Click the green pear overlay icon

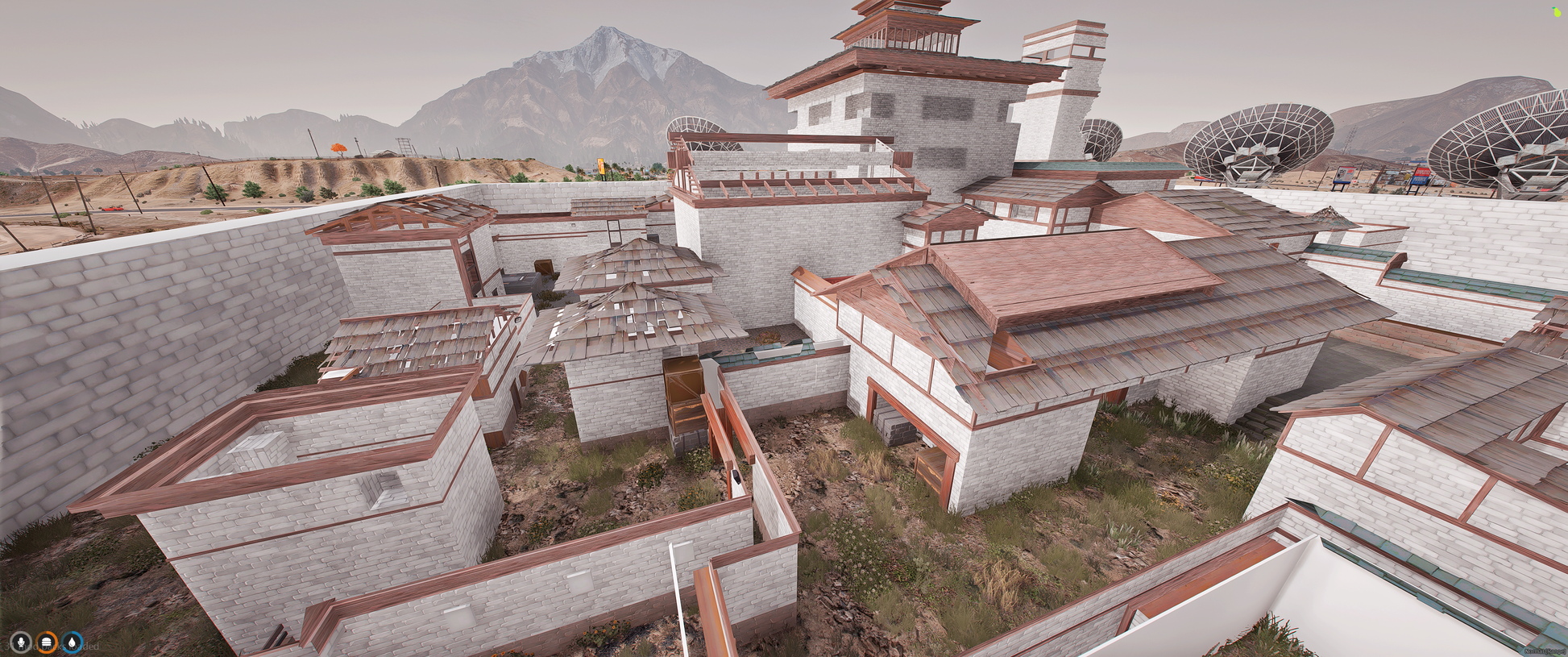click(x=1557, y=12)
